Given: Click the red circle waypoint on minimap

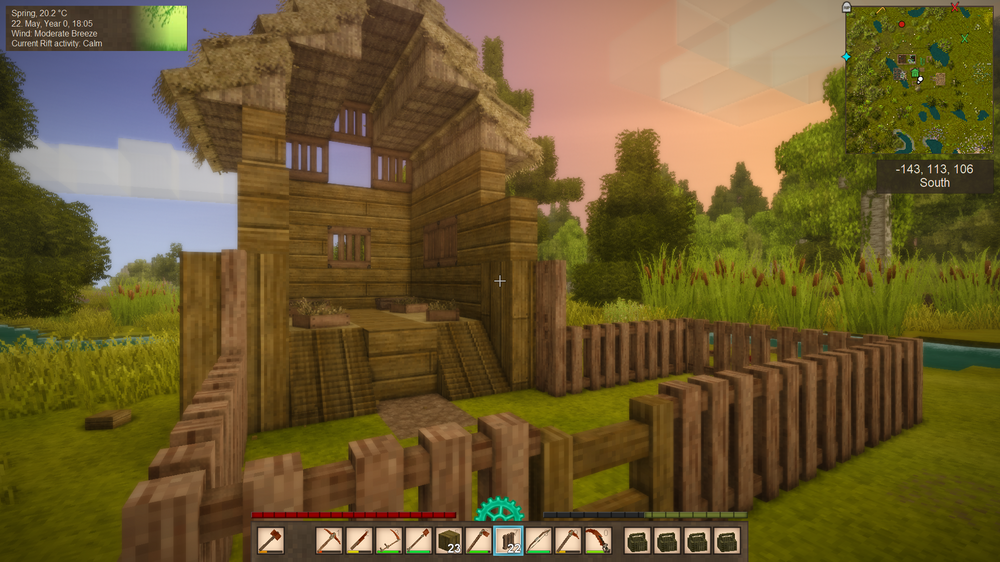Looking at the screenshot, I should pyautogui.click(x=902, y=23).
